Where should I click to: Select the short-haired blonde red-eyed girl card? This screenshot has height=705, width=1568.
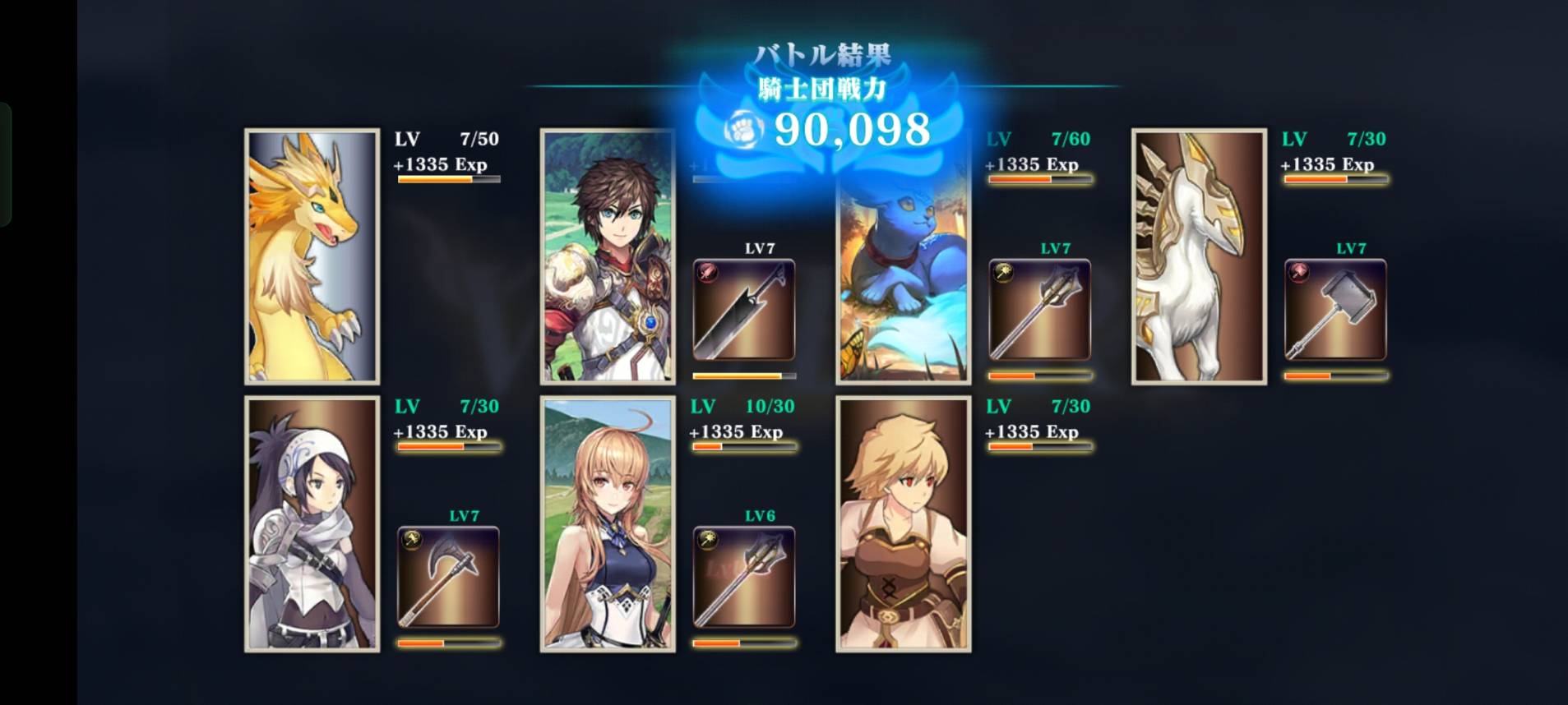tap(903, 524)
